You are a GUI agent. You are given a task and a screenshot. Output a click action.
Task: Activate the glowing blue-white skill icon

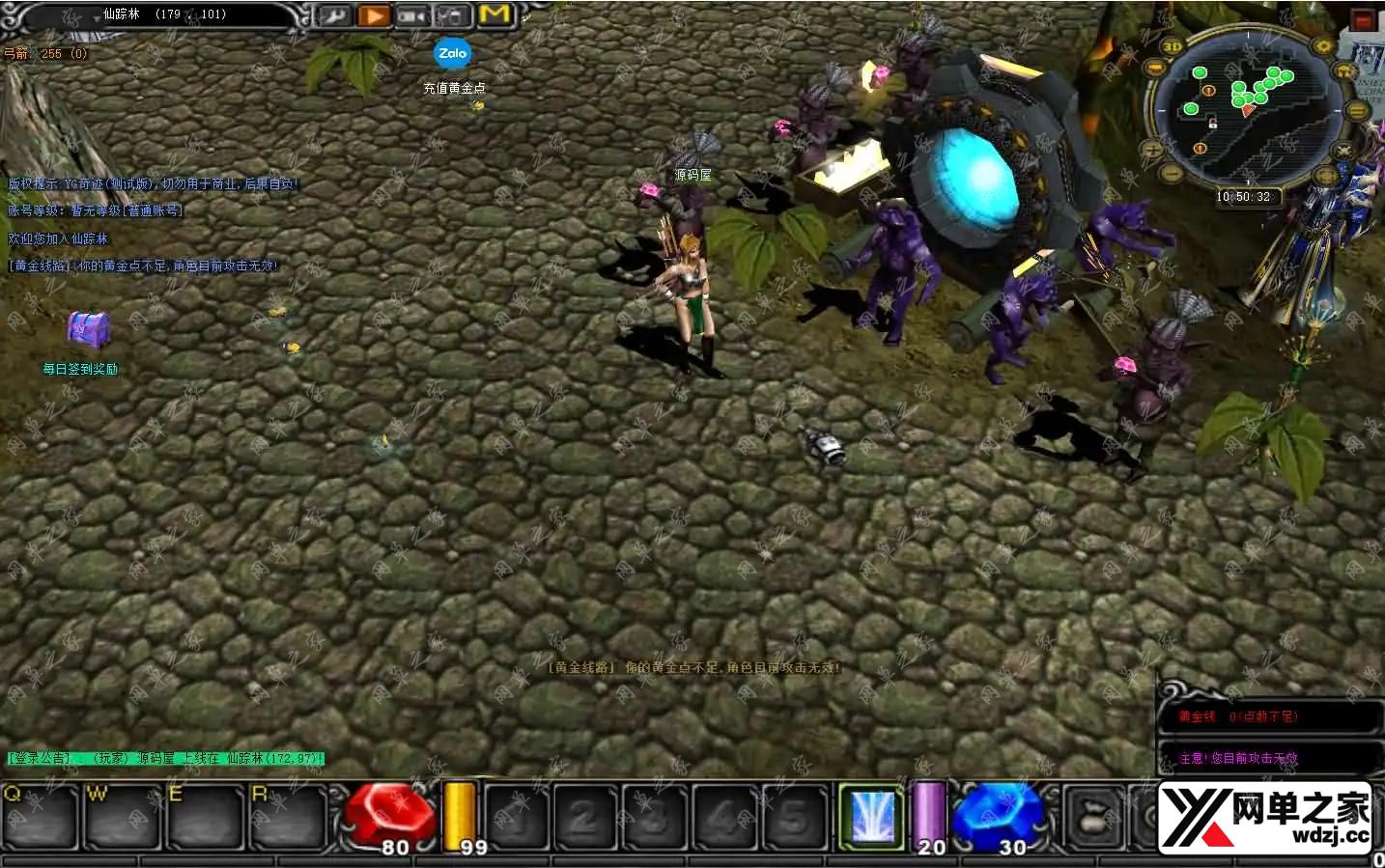[x=870, y=817]
